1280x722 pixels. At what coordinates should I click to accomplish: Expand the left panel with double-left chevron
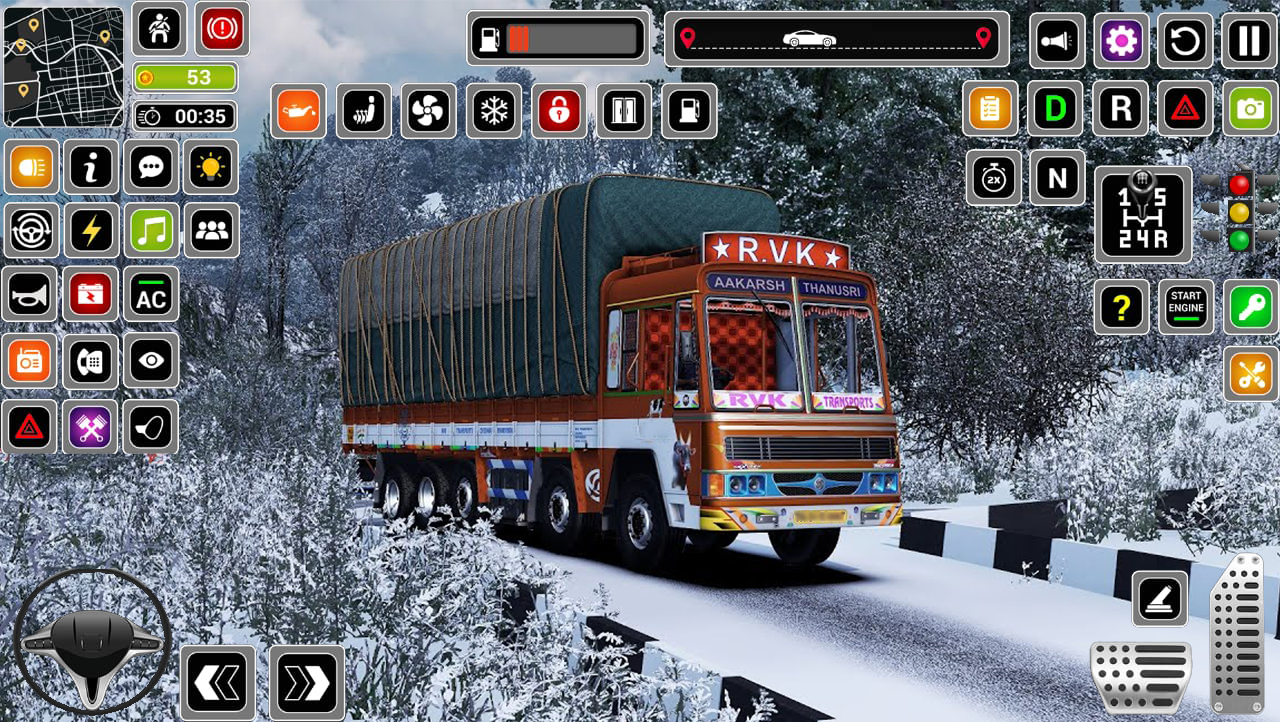click(x=217, y=682)
